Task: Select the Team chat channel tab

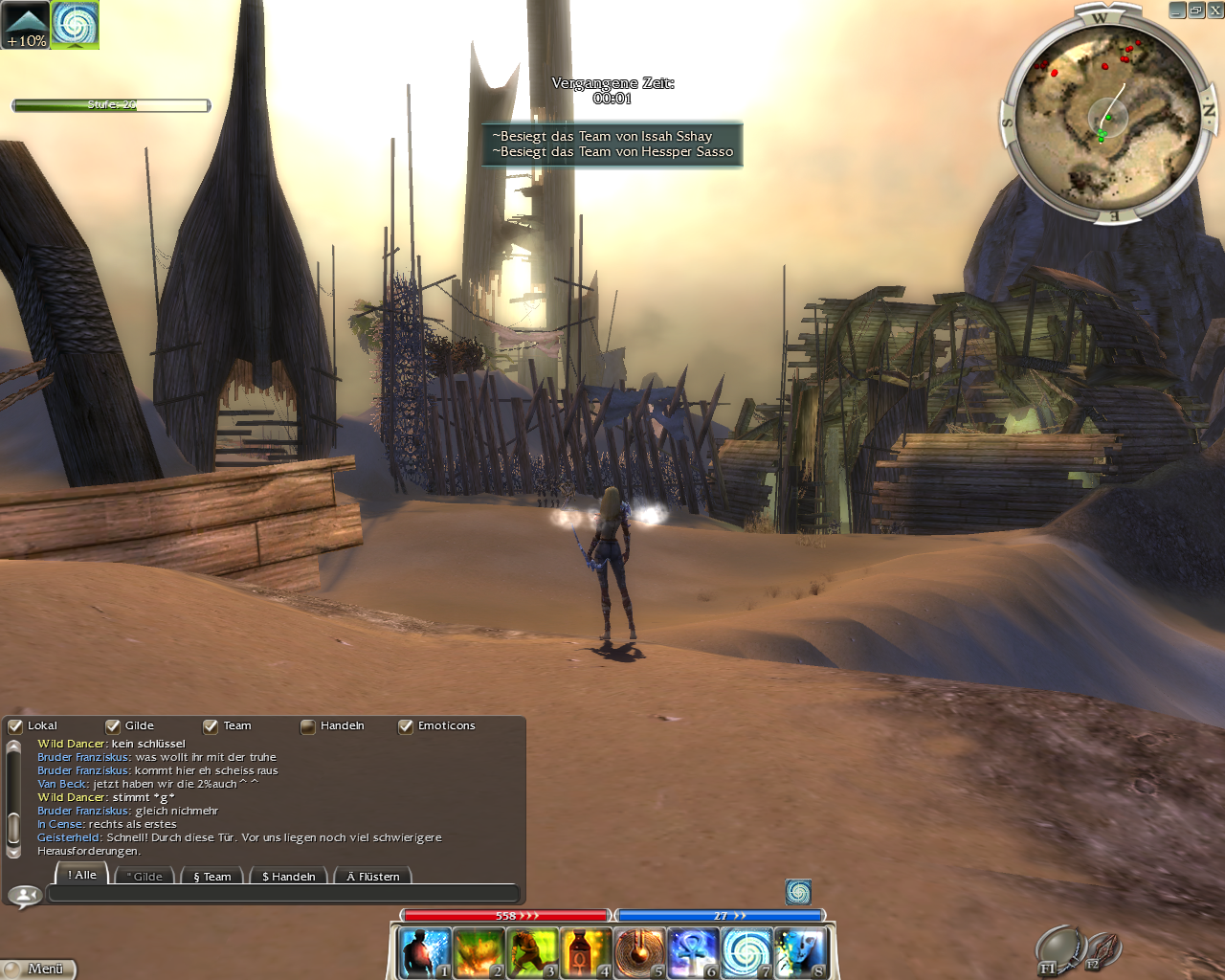Action: (212, 876)
